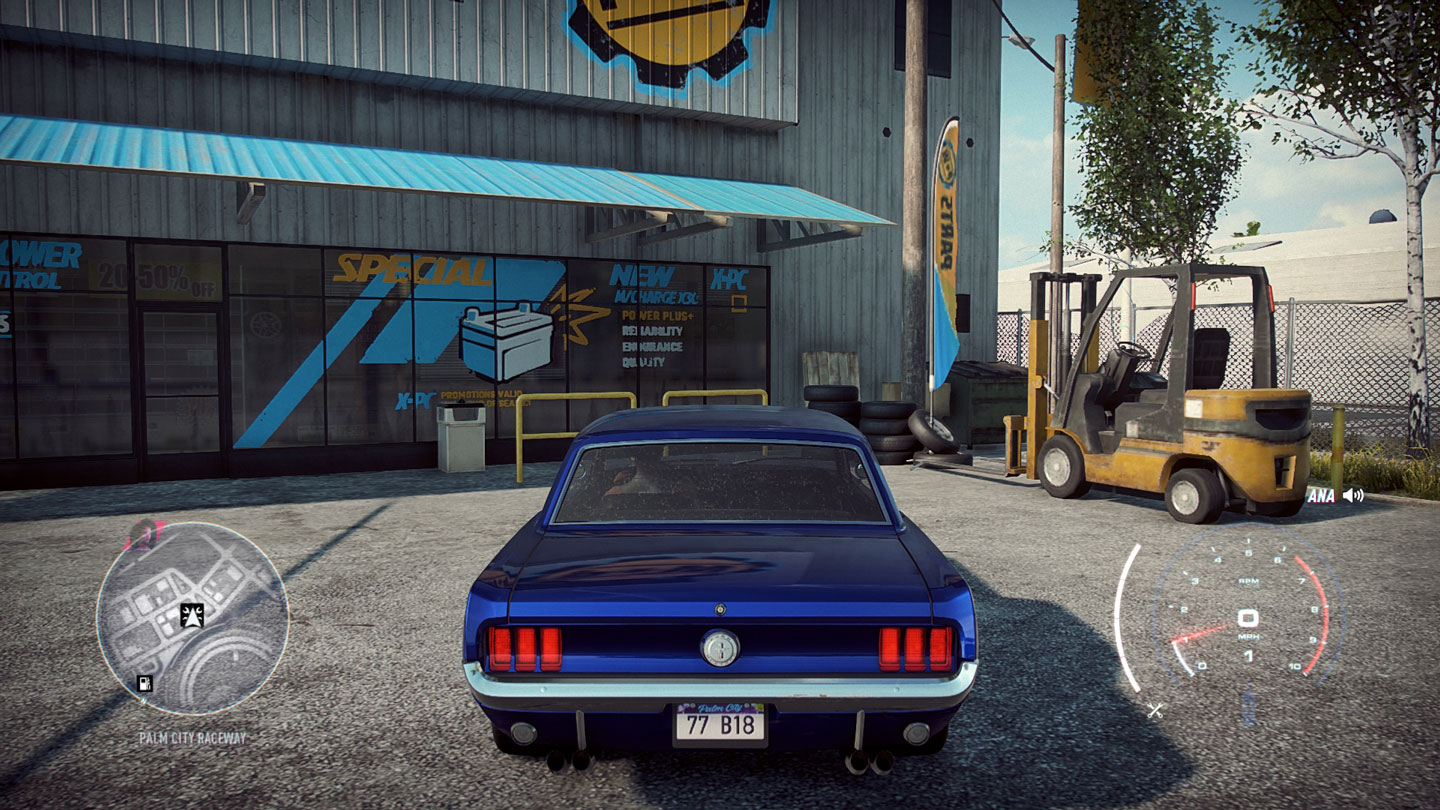Click the crossed wrenches repair icon

[x=1155, y=711]
